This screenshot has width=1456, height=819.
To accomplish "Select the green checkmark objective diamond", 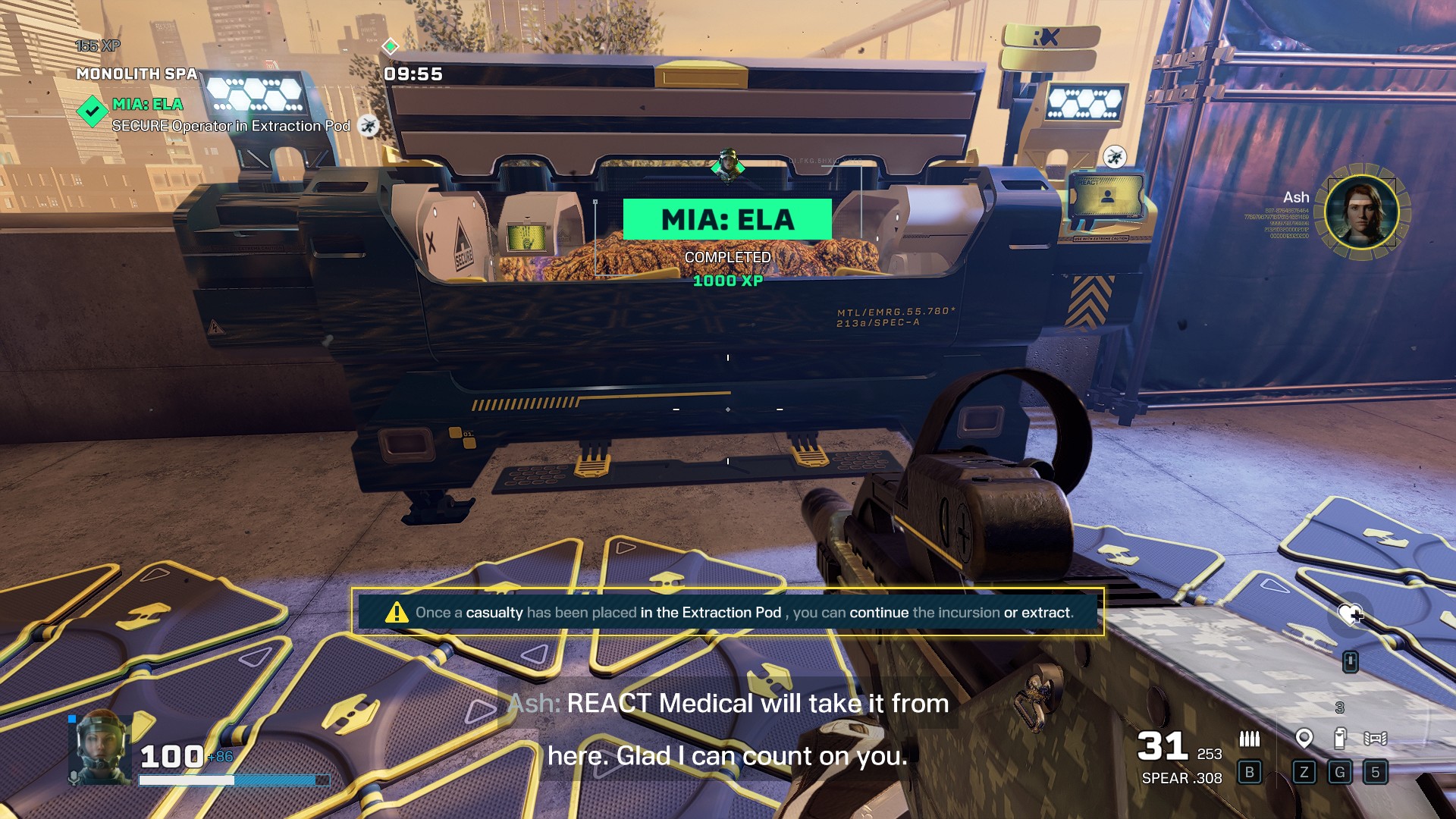I will [x=93, y=112].
